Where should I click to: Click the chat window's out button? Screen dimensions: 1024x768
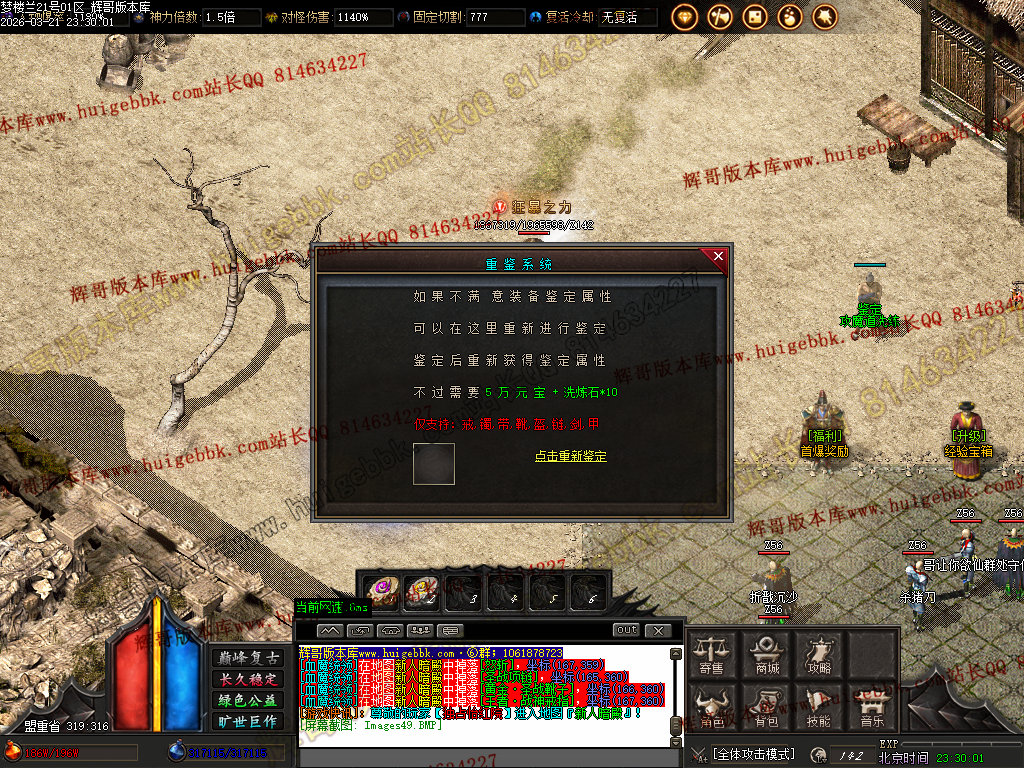(x=626, y=630)
